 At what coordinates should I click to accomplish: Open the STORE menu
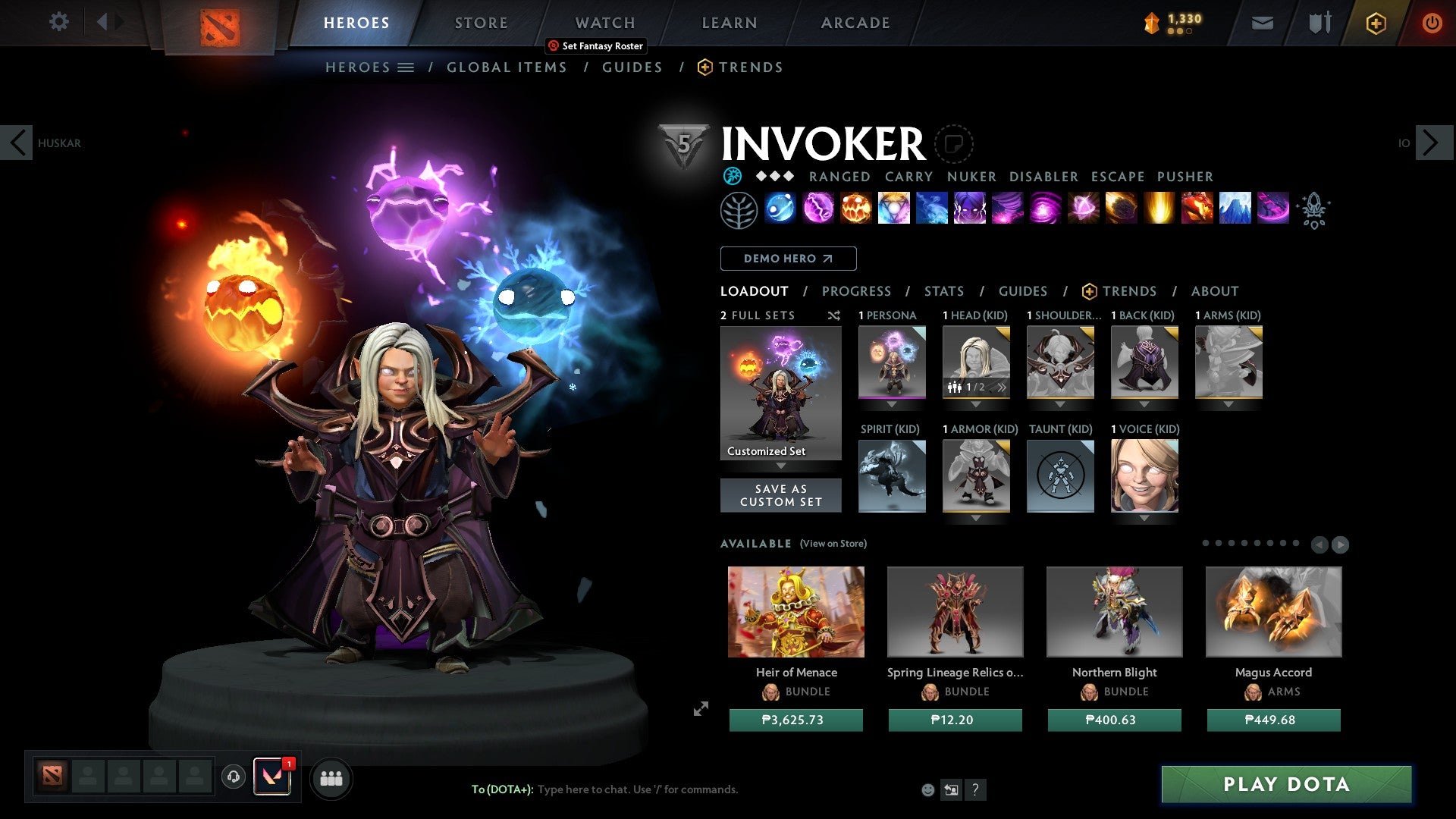tap(481, 22)
